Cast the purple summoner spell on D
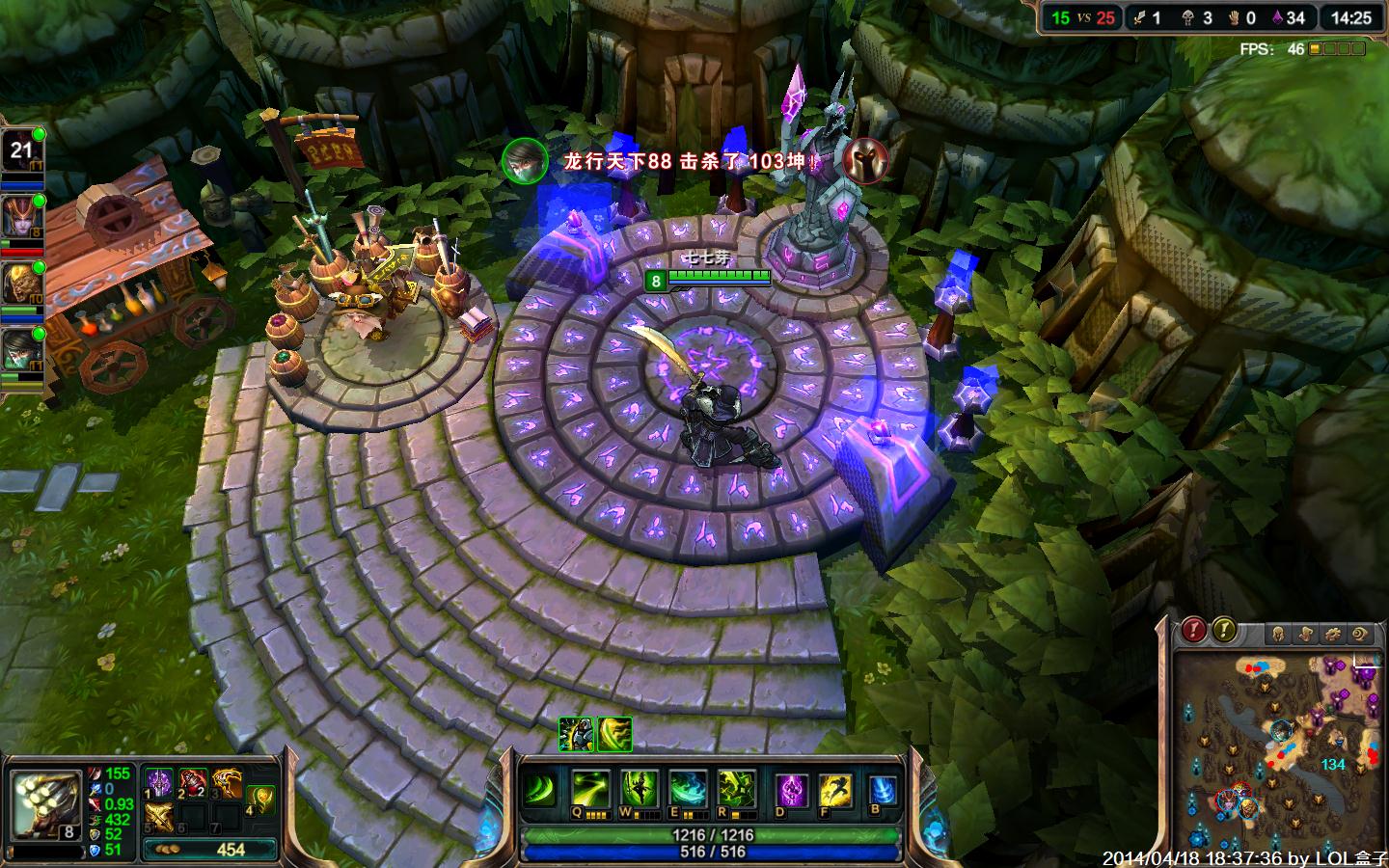Screen dimensions: 1389x868 coord(793,791)
